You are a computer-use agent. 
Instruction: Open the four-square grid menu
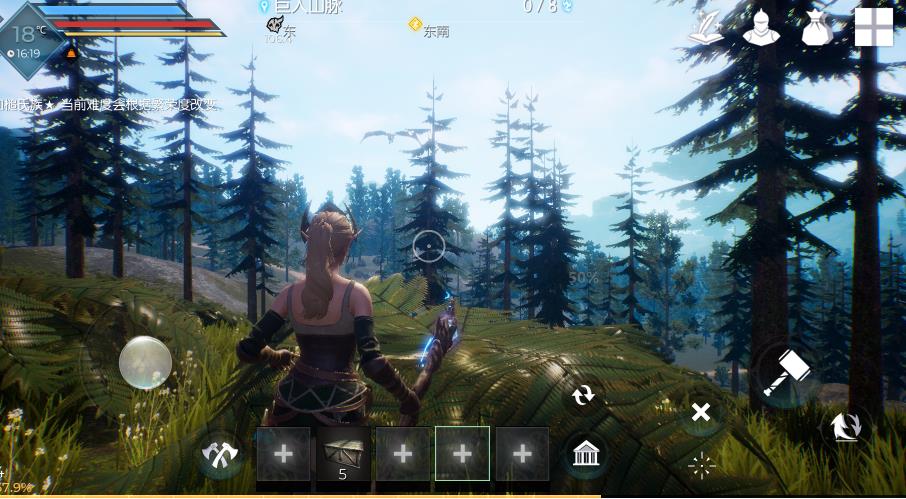point(873,27)
